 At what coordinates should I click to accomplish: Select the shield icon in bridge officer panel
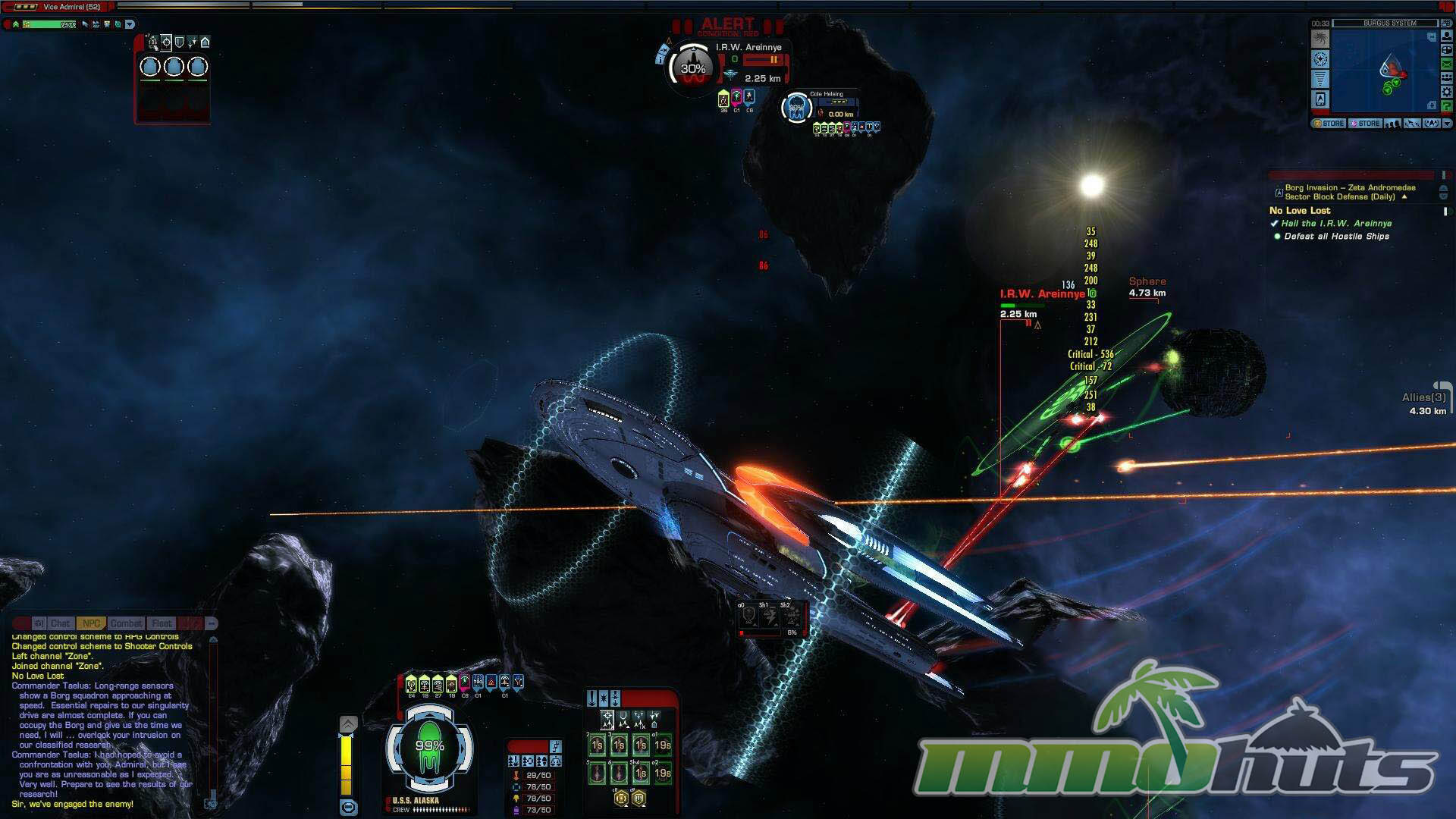coord(179,42)
